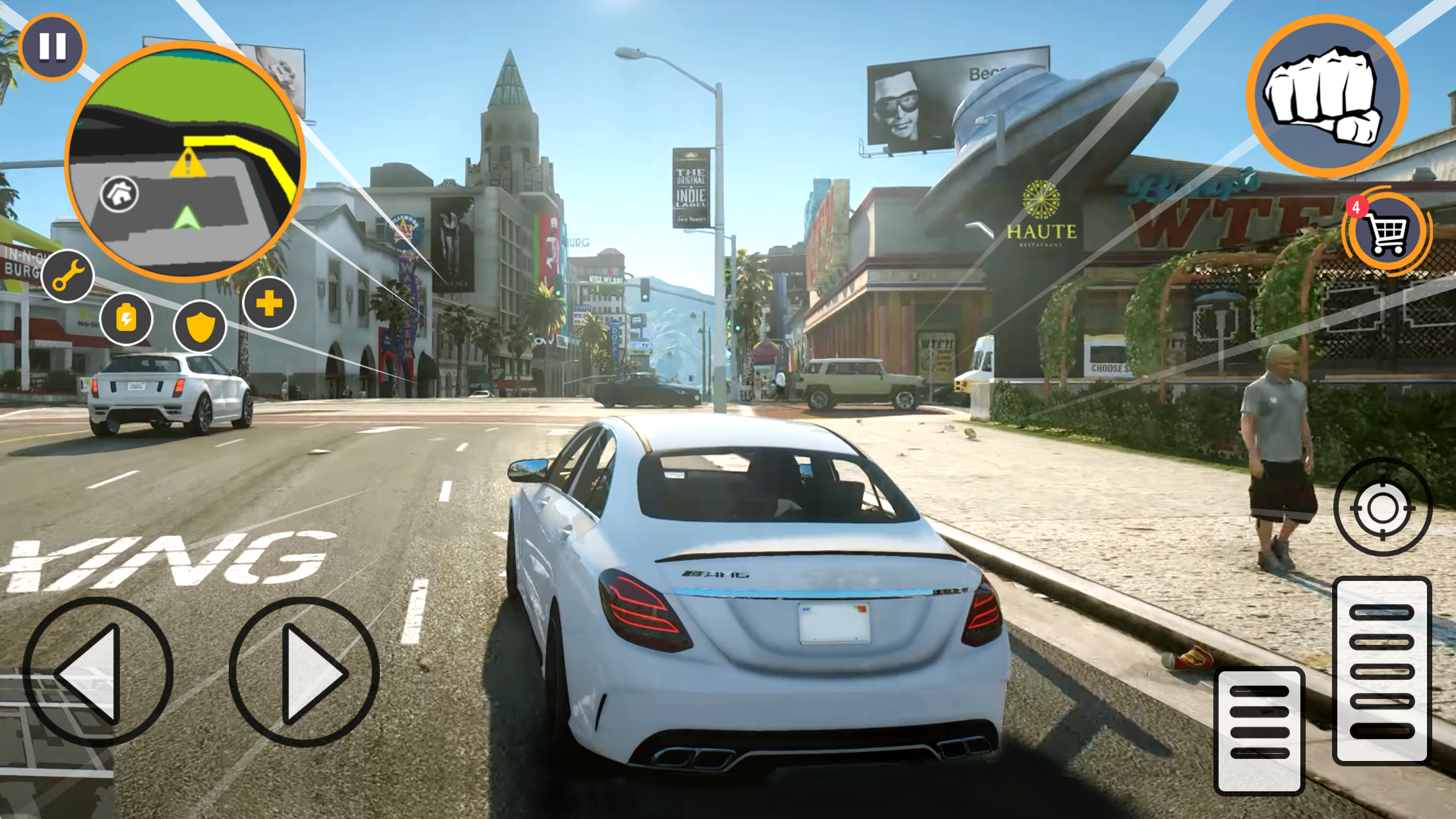Image resolution: width=1456 pixels, height=819 pixels.
Task: Steer left with the left arrow
Action: tap(98, 673)
